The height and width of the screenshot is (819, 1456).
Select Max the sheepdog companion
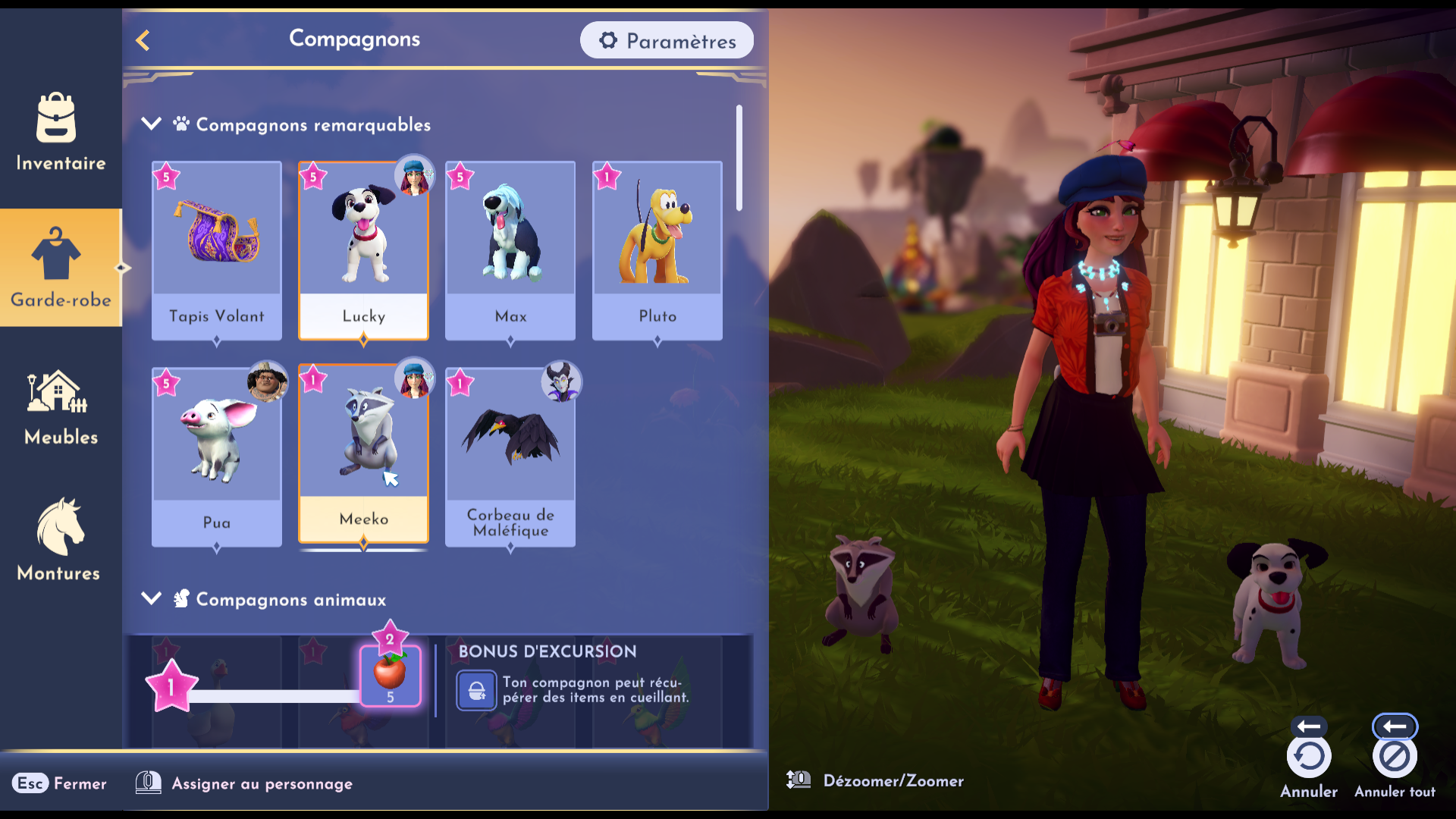pos(510,250)
